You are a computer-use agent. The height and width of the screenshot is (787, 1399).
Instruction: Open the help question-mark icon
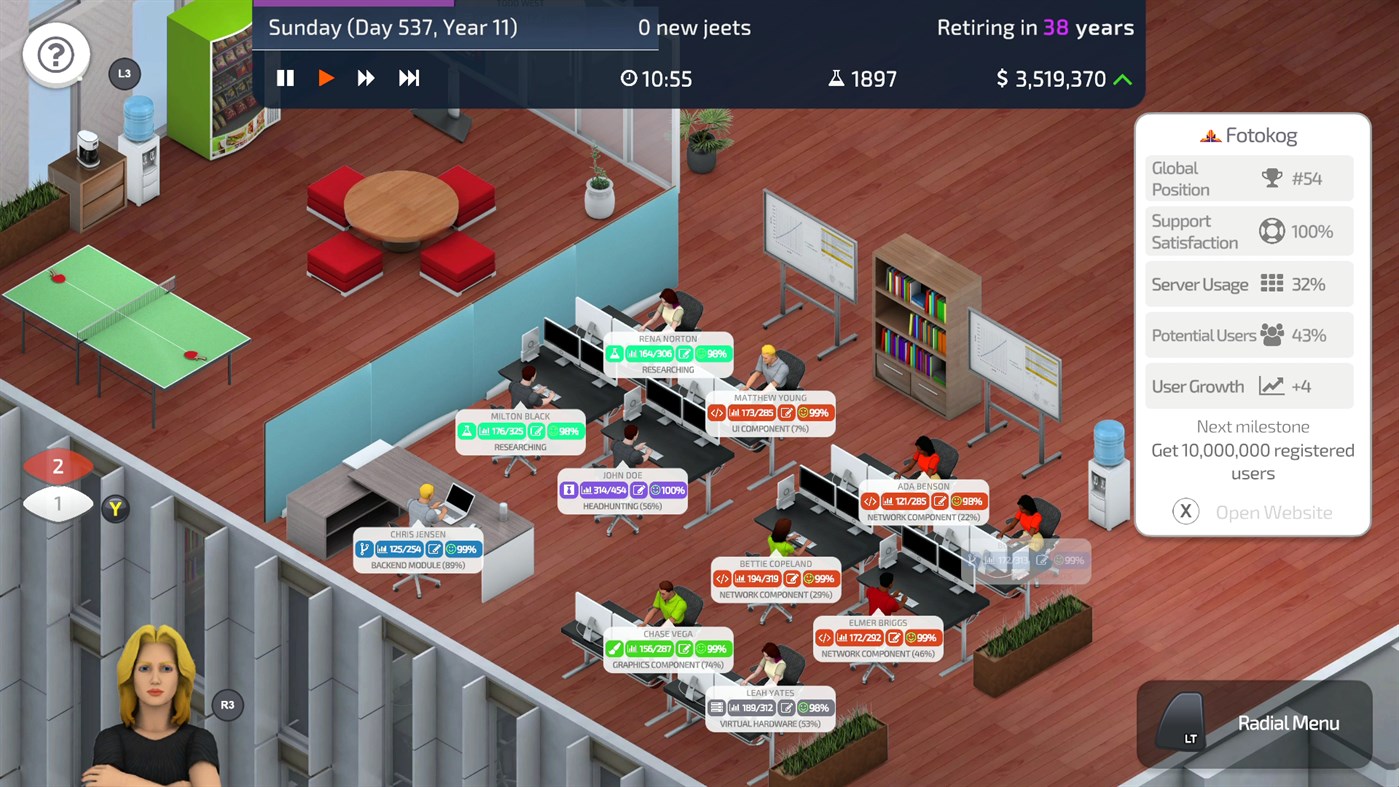tap(55, 54)
